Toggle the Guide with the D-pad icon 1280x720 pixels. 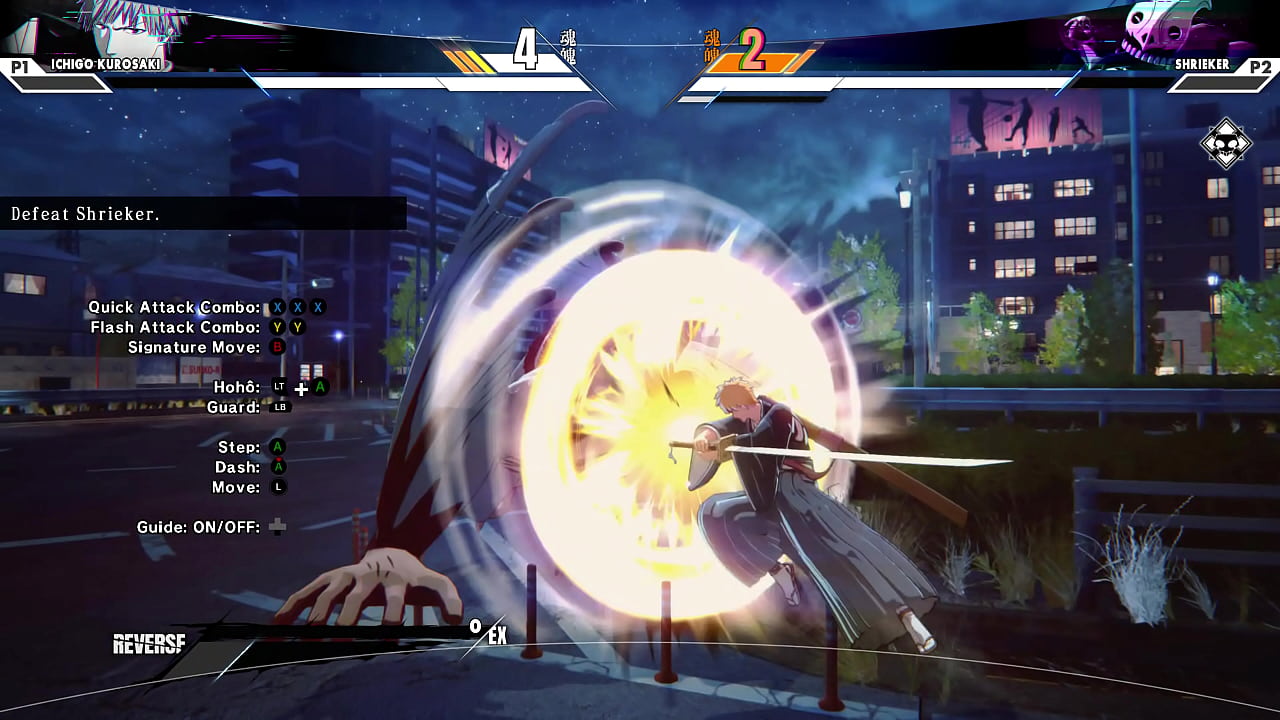(x=277, y=527)
